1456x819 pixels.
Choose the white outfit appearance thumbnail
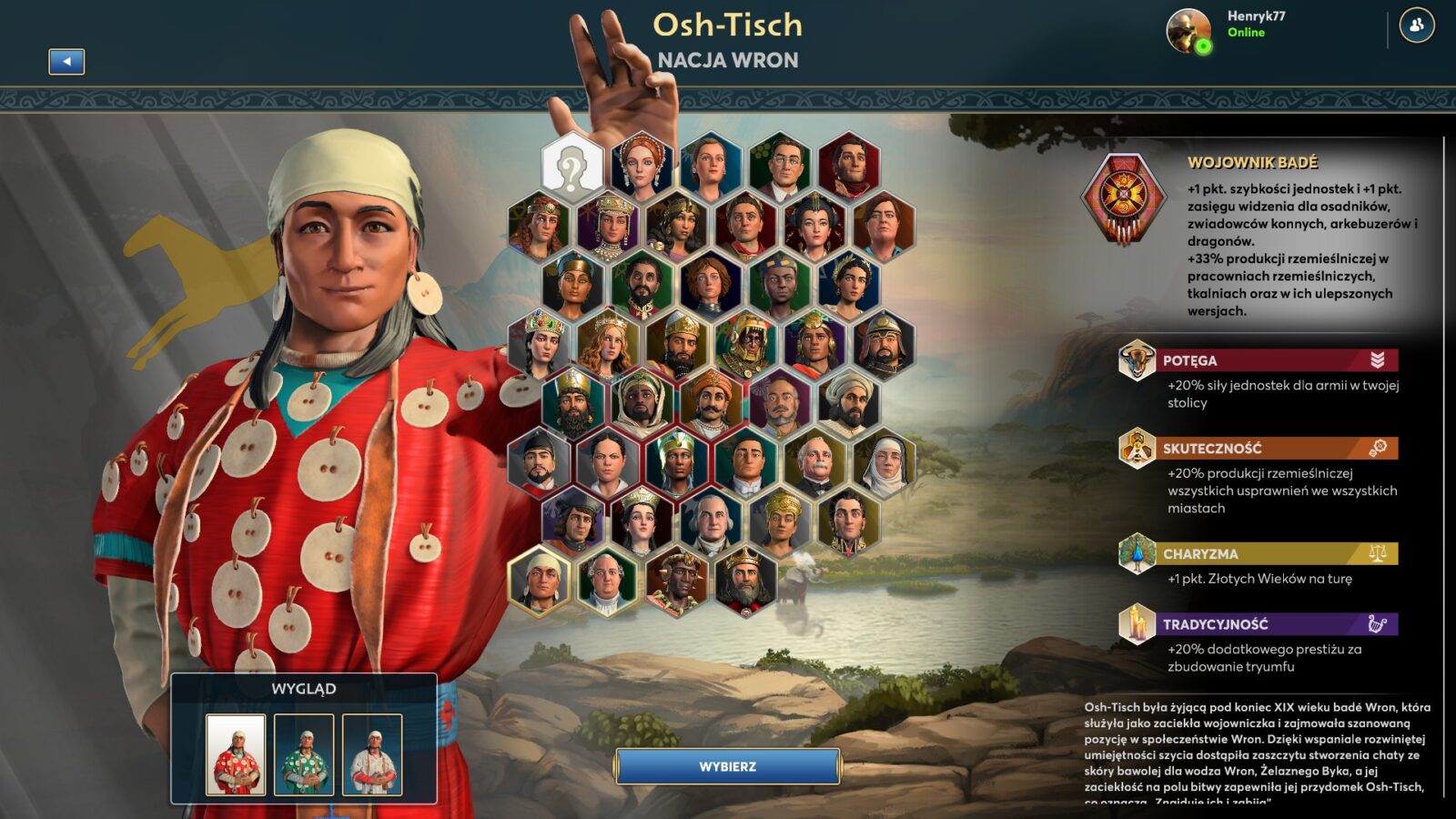[372, 754]
